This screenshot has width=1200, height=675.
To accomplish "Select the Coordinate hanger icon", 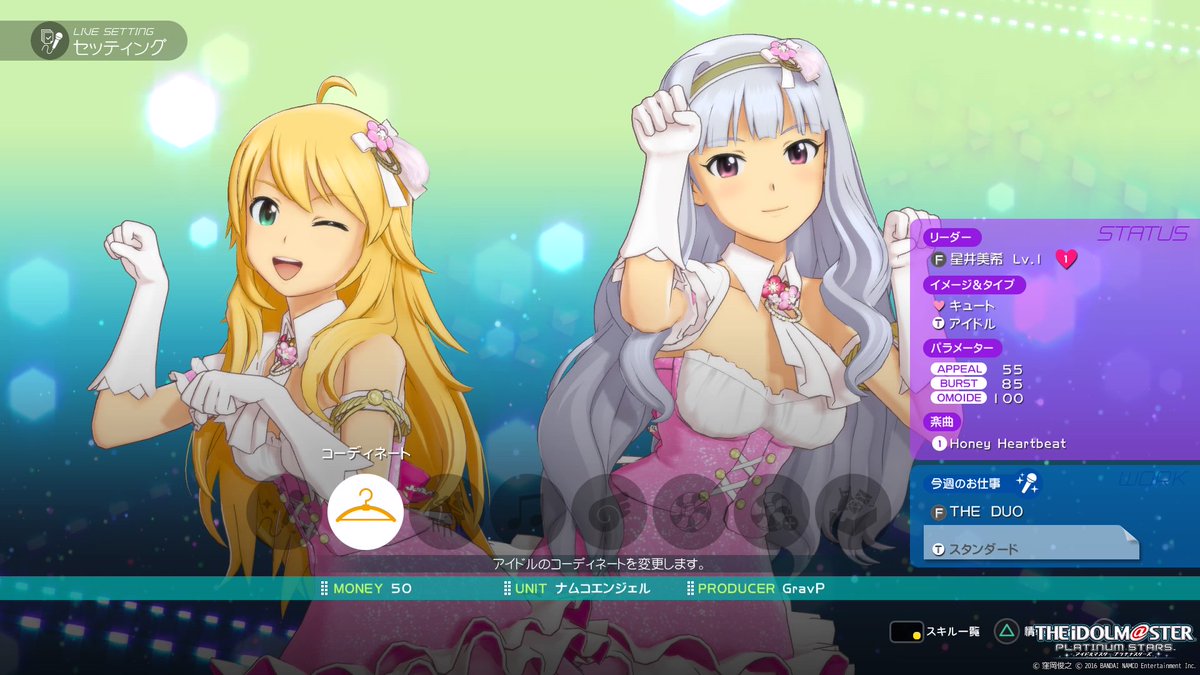I will [365, 511].
